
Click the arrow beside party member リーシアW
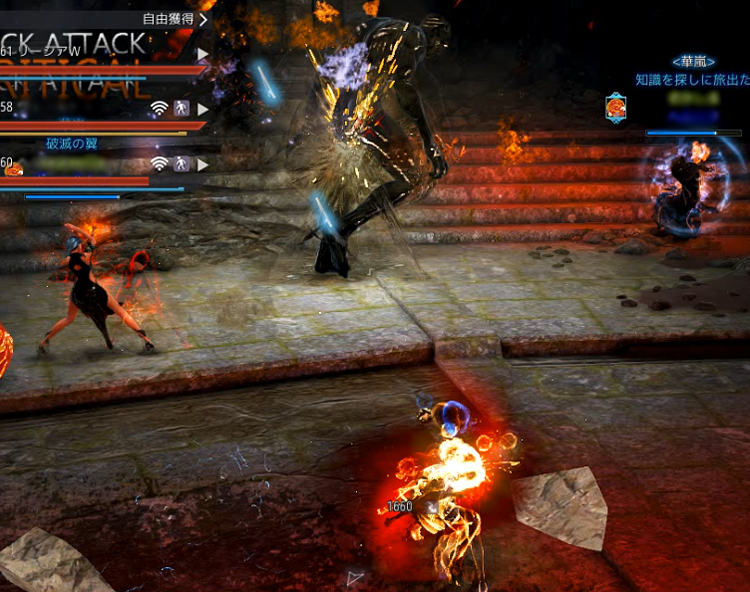pos(203,54)
